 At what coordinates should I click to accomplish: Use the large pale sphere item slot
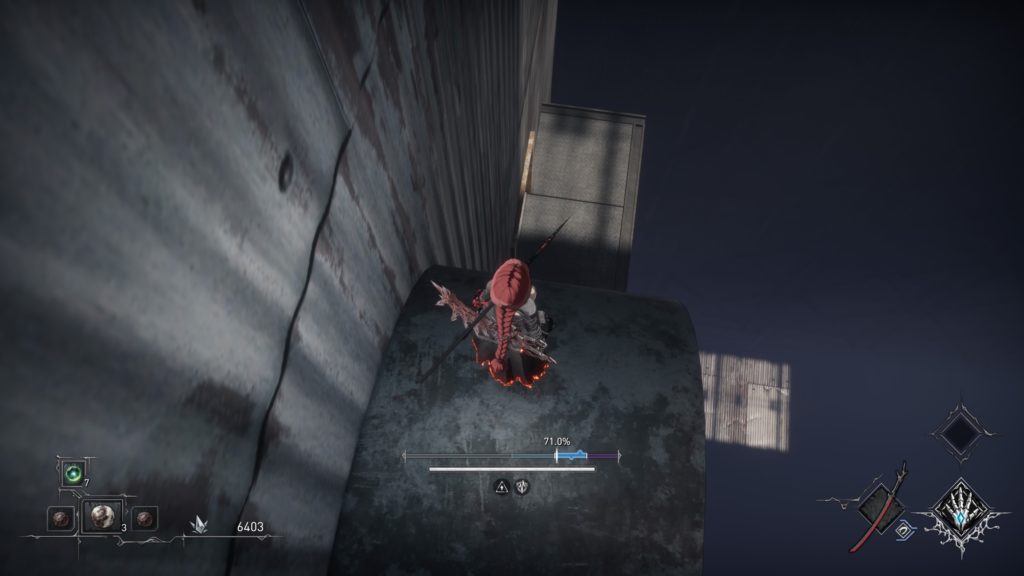click(x=101, y=516)
